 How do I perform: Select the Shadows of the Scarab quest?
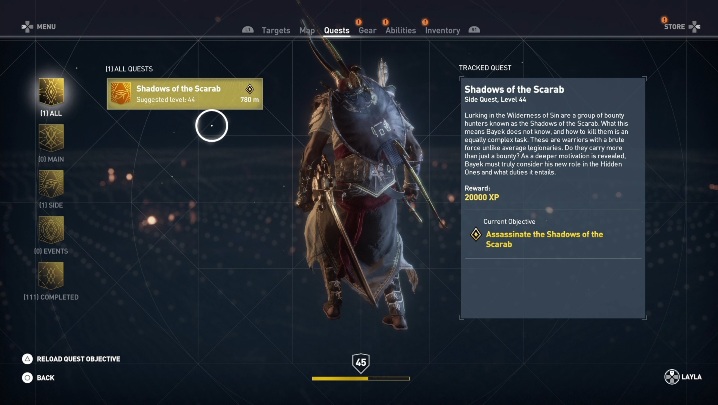[185, 93]
